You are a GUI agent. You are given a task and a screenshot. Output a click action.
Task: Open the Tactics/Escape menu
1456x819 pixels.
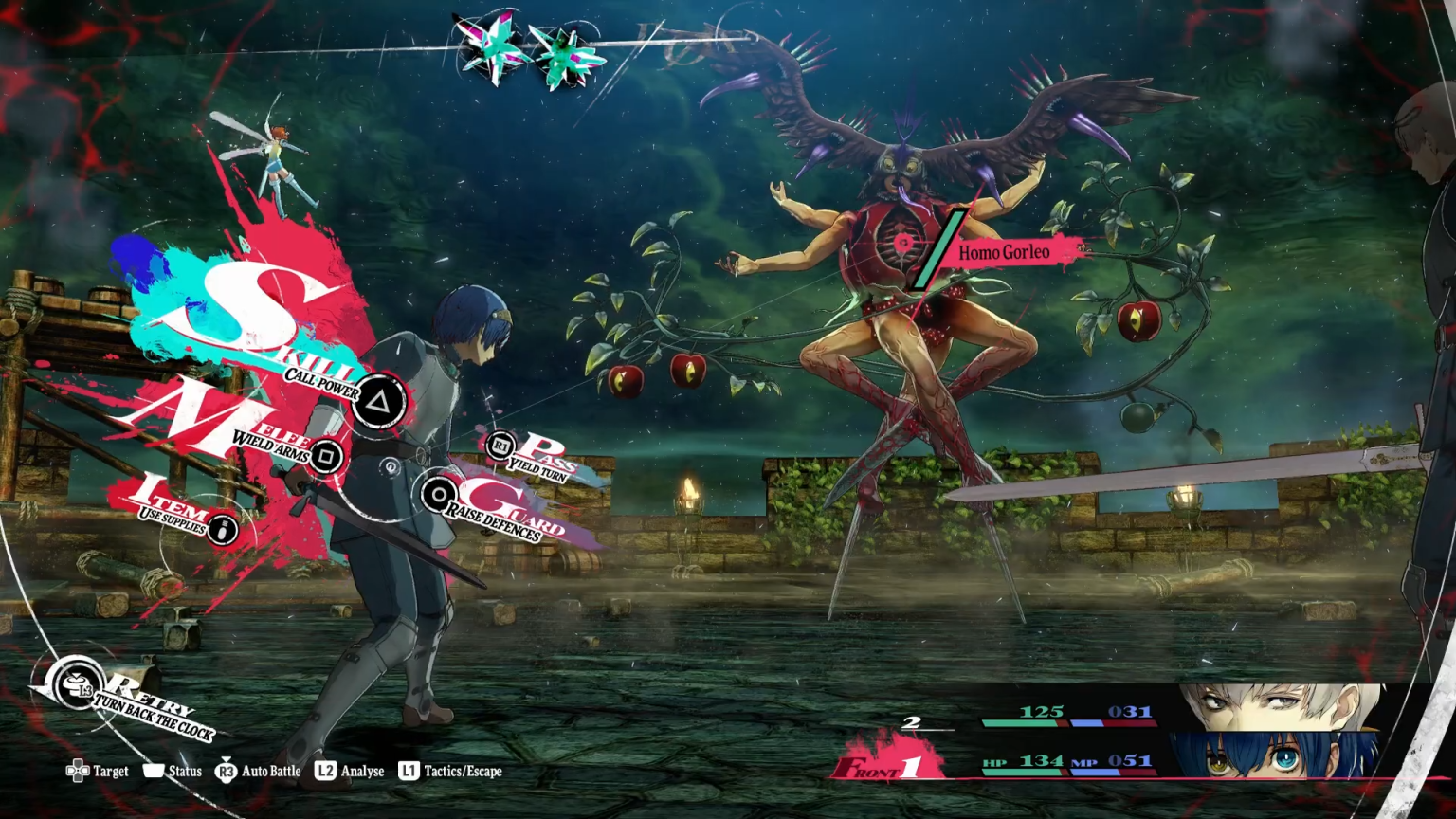(450, 771)
